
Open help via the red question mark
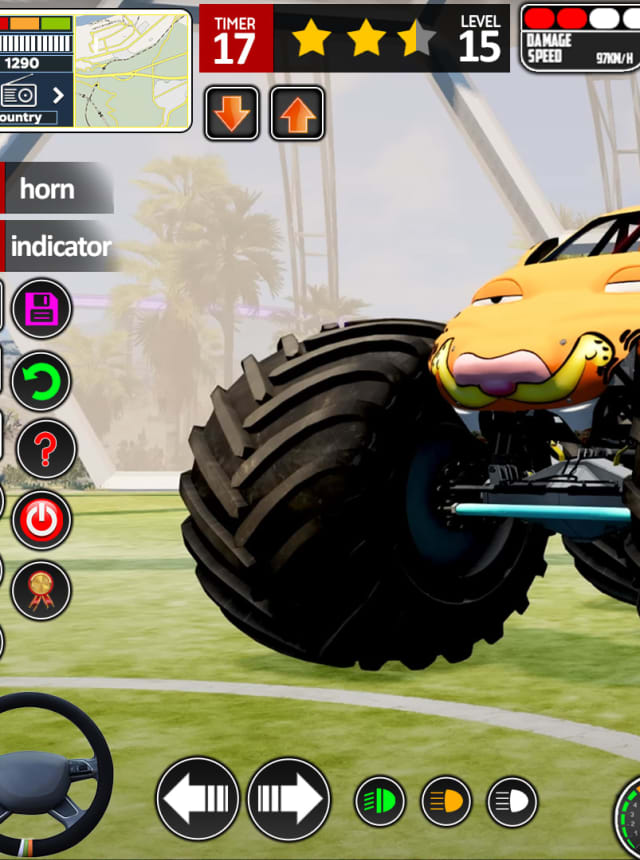pos(43,449)
